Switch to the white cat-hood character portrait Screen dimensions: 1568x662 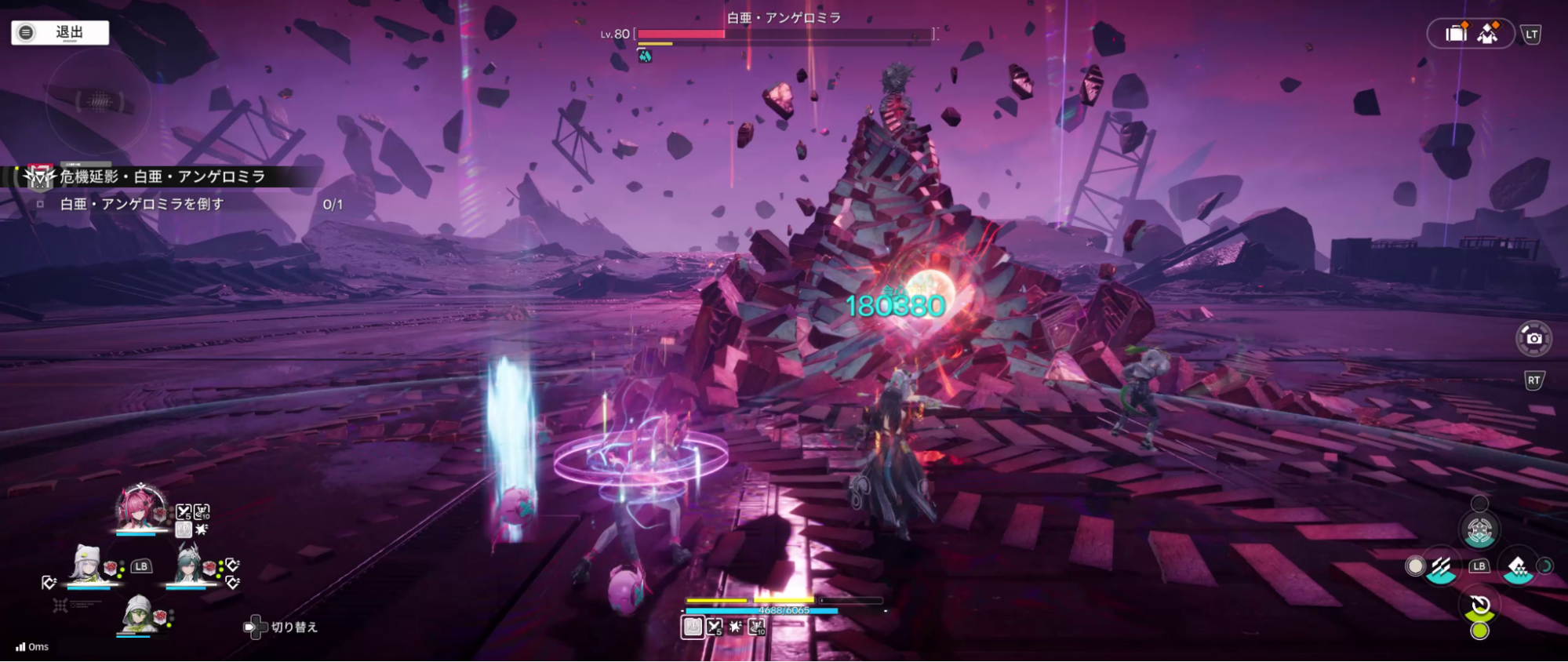86,564
